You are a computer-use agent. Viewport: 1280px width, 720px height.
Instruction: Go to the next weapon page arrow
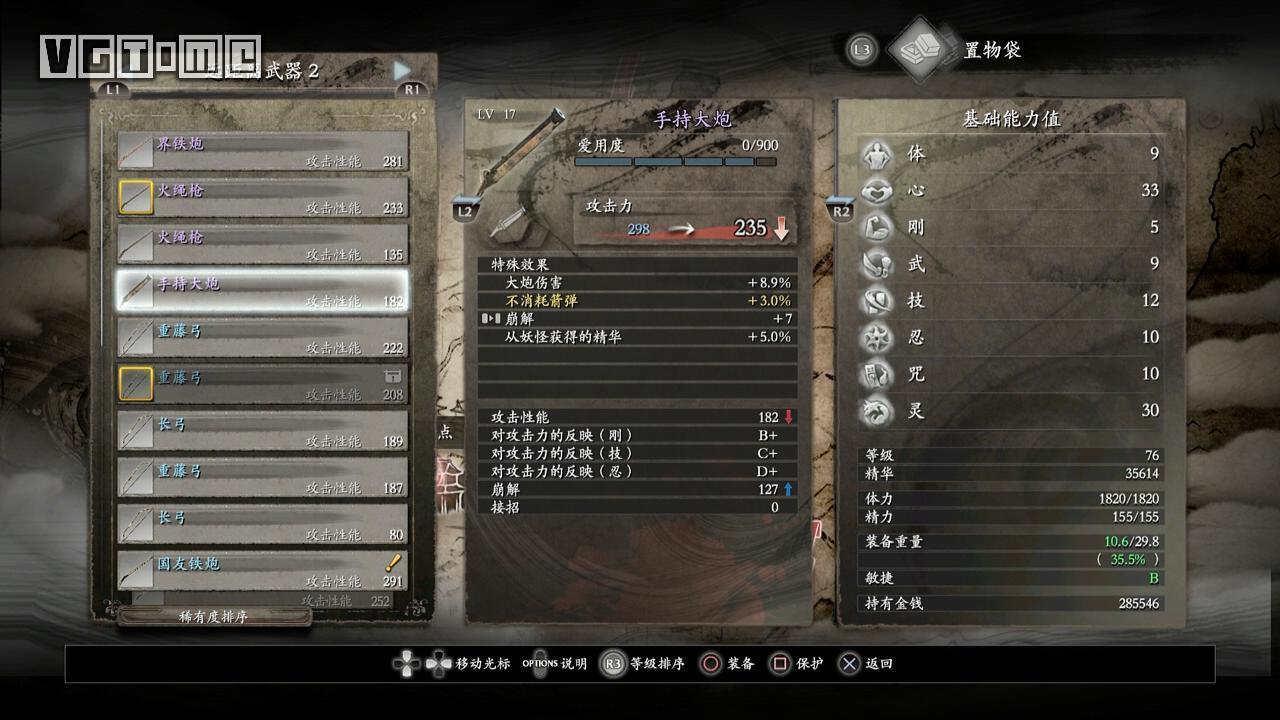pos(402,70)
